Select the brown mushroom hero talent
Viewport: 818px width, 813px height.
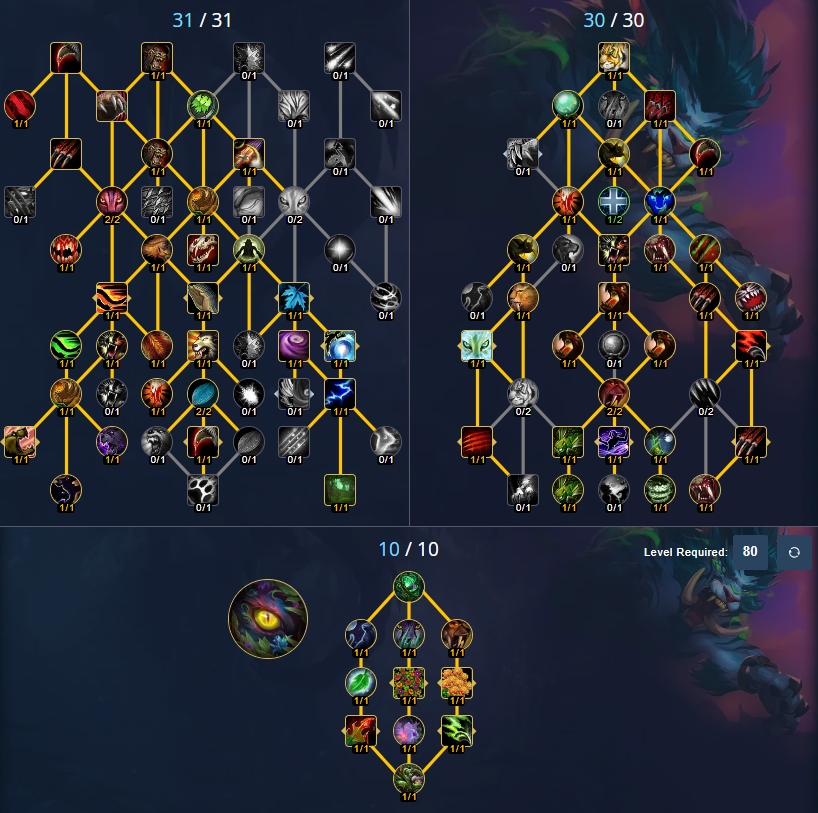click(x=456, y=634)
